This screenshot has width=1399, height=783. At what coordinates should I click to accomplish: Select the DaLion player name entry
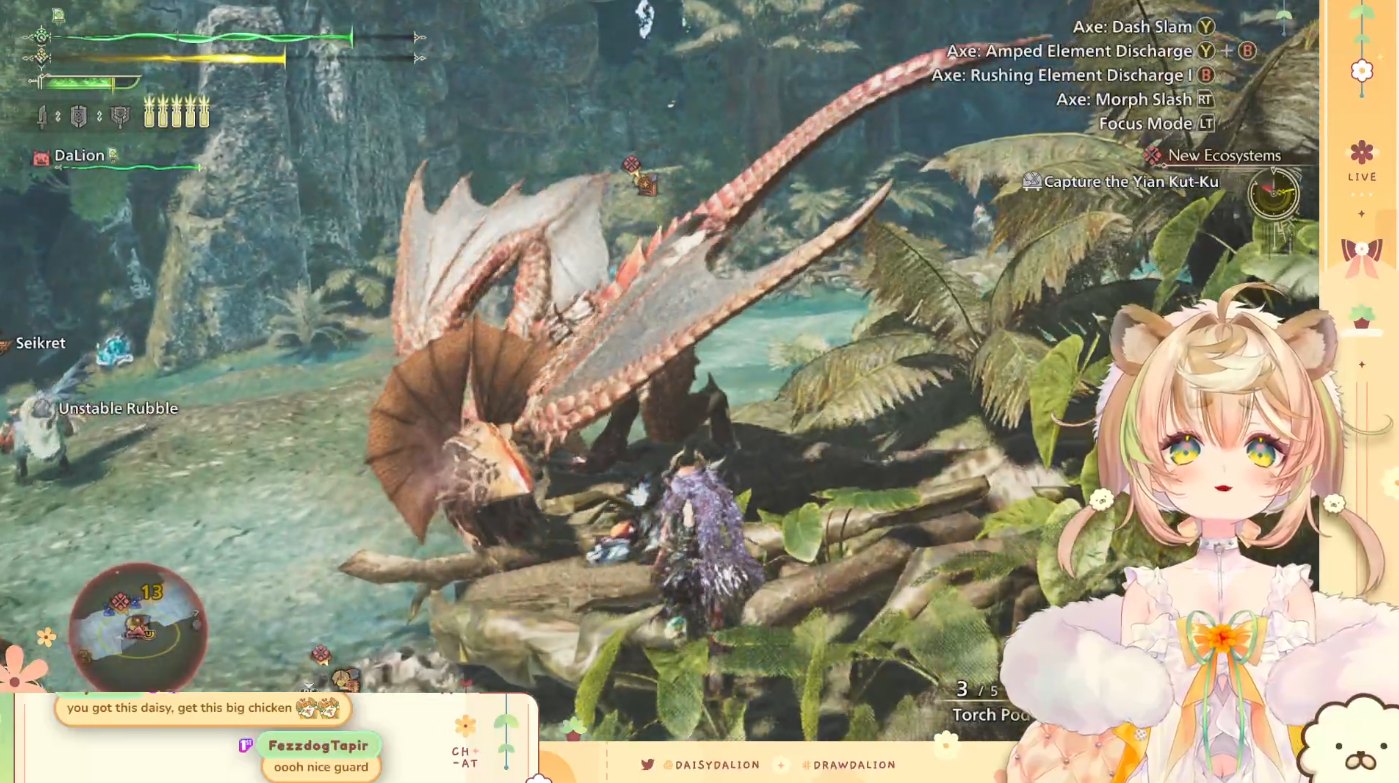coord(79,156)
